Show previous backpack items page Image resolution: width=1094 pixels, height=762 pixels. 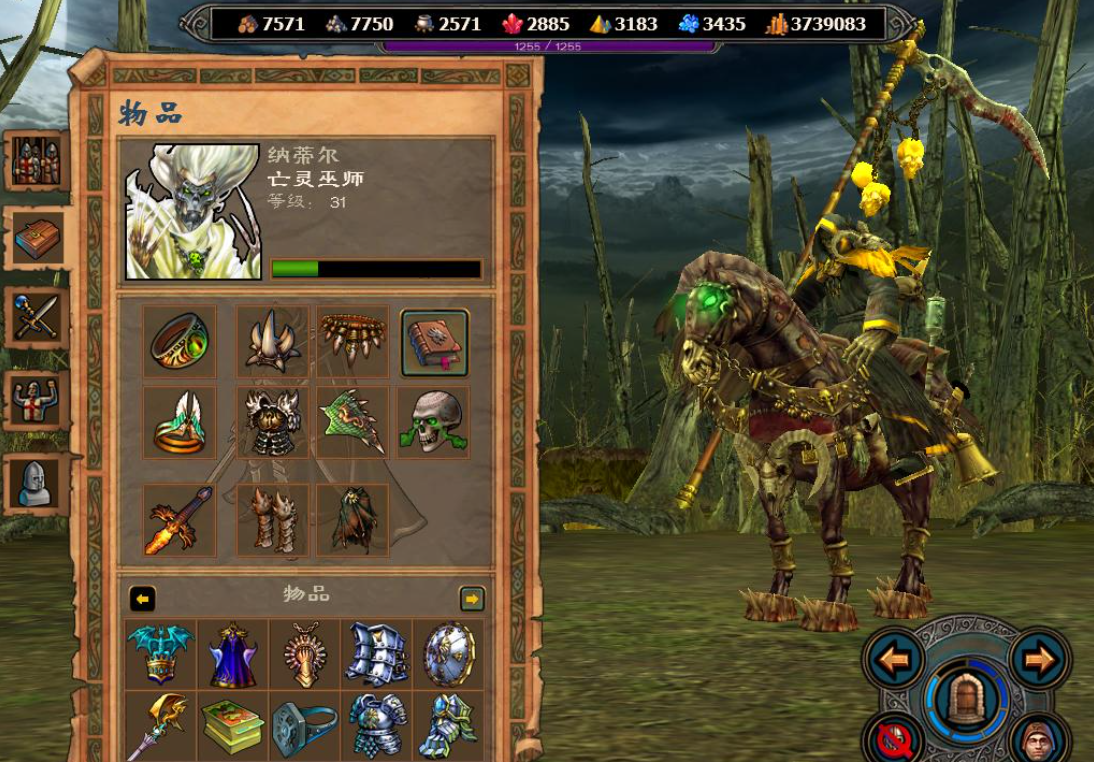pos(143,599)
